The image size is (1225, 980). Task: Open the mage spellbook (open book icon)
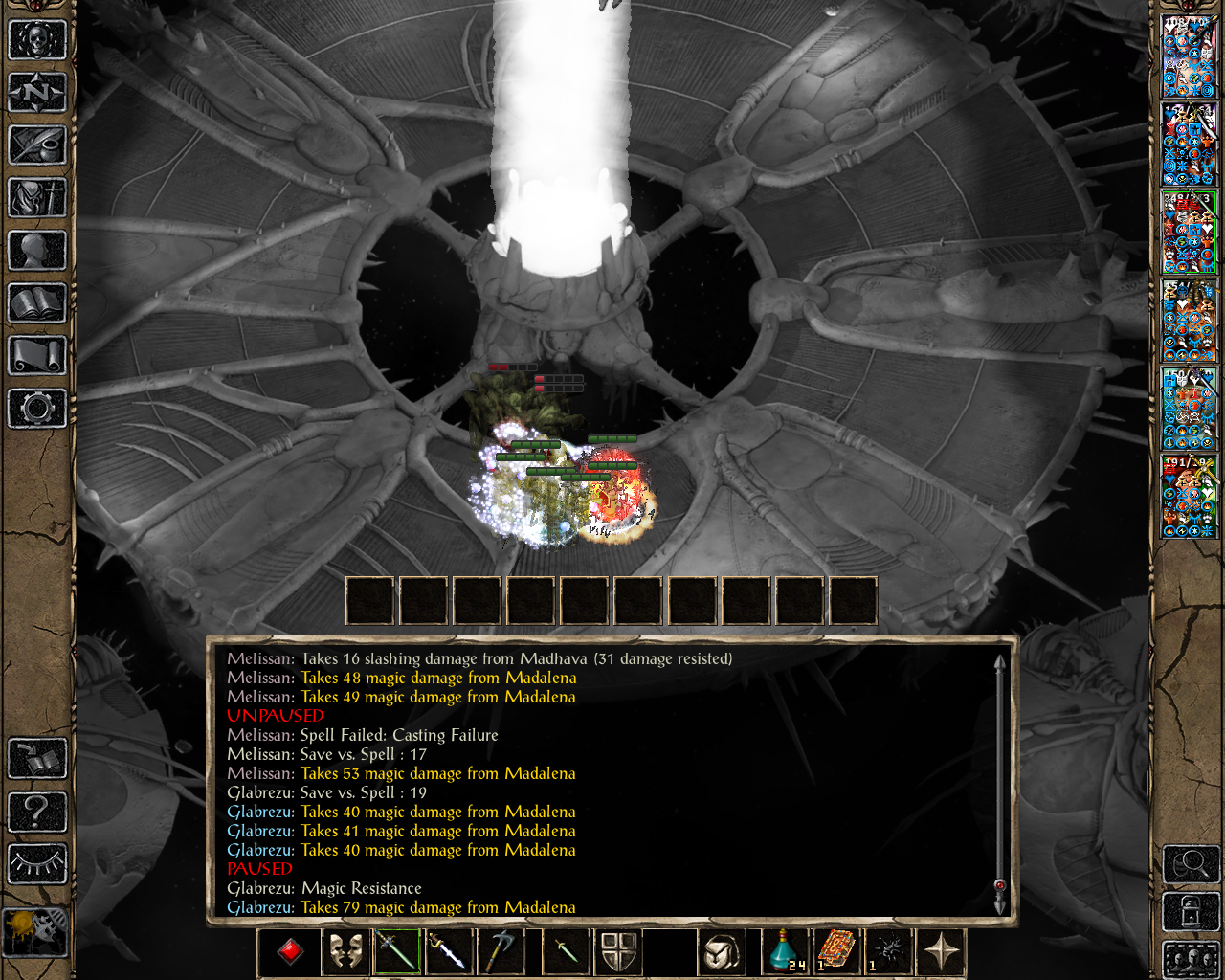click(37, 303)
